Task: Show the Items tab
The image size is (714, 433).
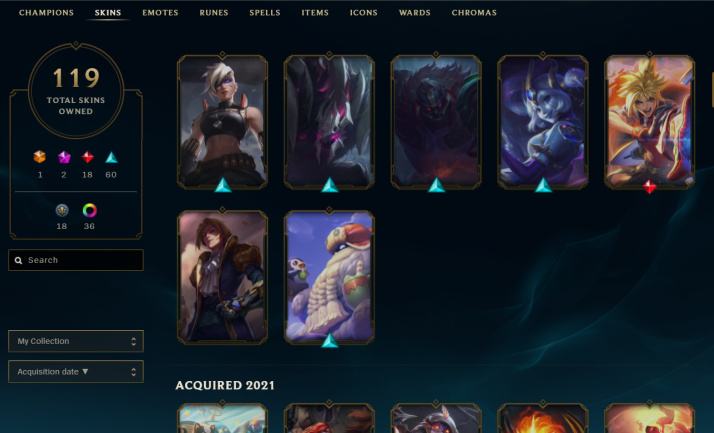Action: [315, 13]
